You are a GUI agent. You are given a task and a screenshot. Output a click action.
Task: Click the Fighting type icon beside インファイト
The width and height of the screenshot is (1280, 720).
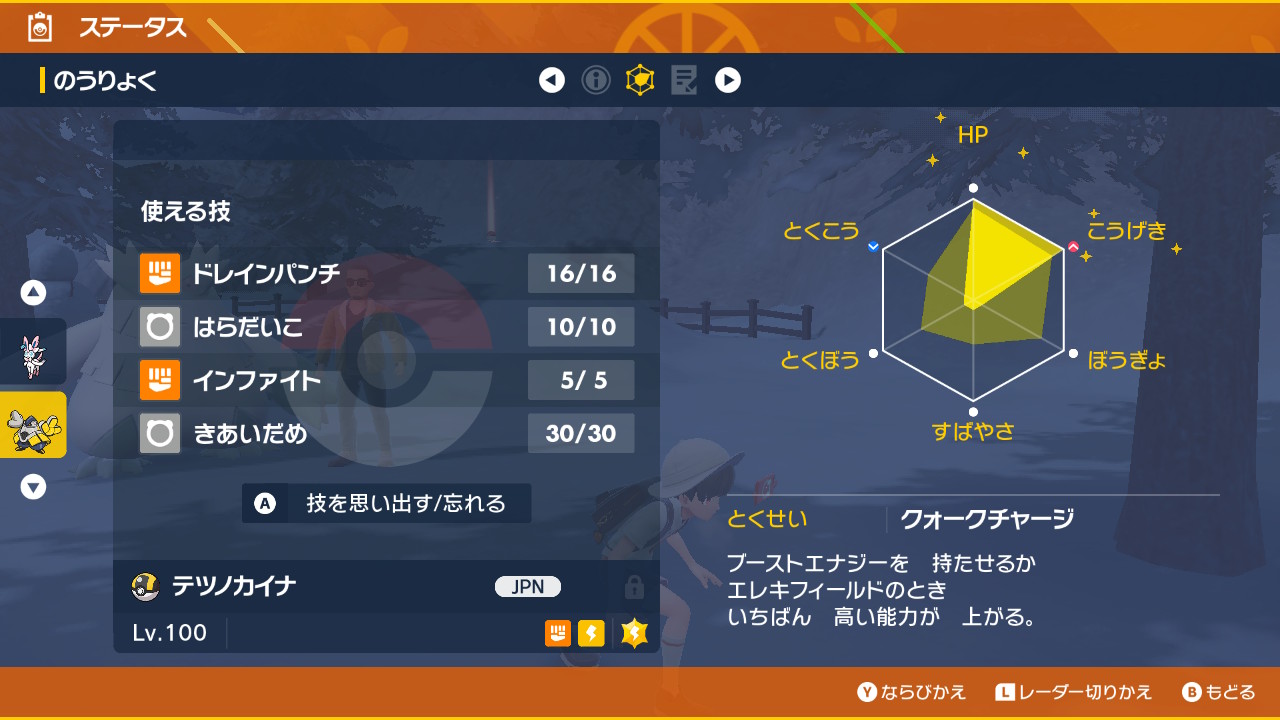[x=159, y=380]
